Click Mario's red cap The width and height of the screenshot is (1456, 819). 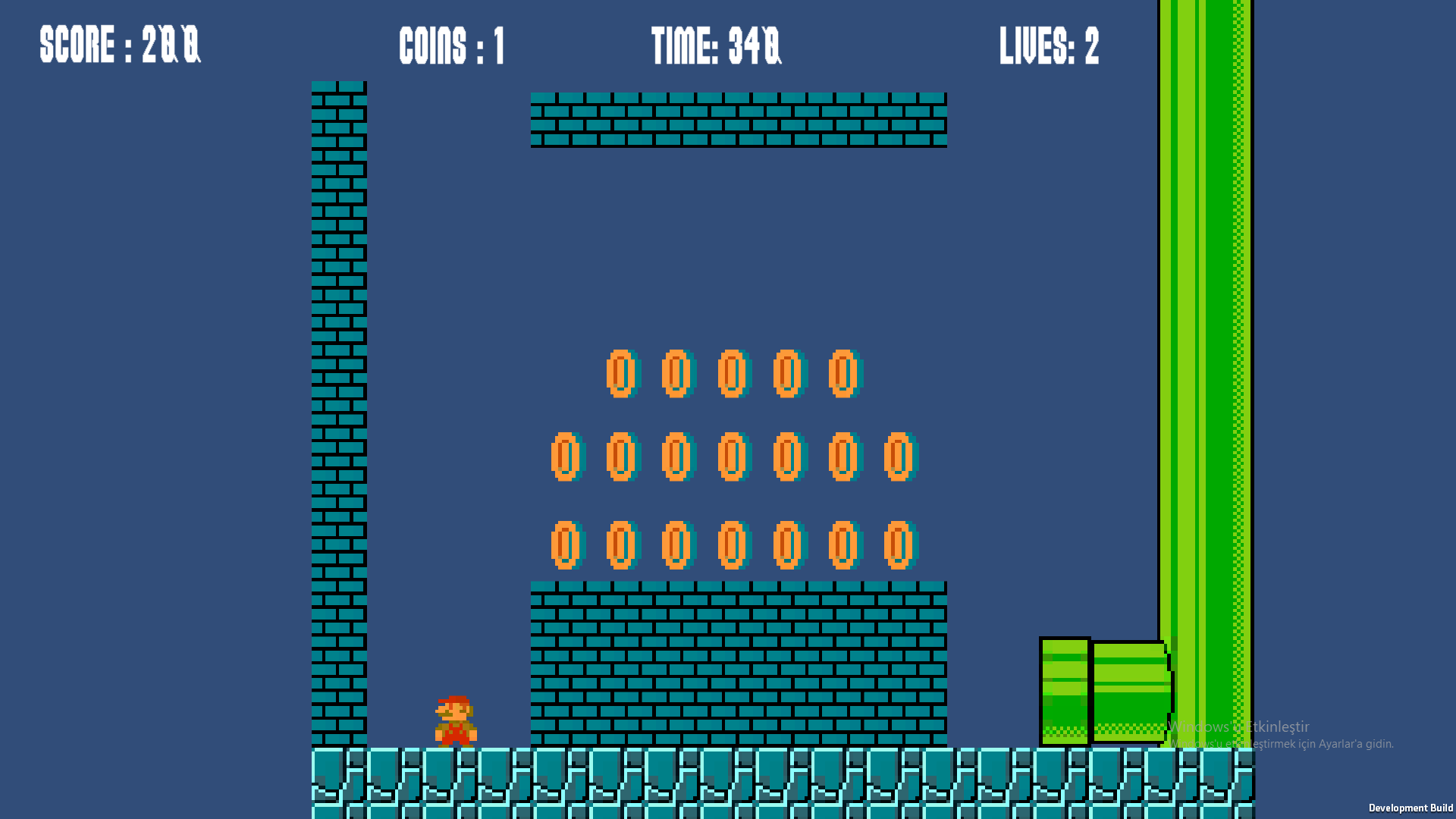pos(453,698)
